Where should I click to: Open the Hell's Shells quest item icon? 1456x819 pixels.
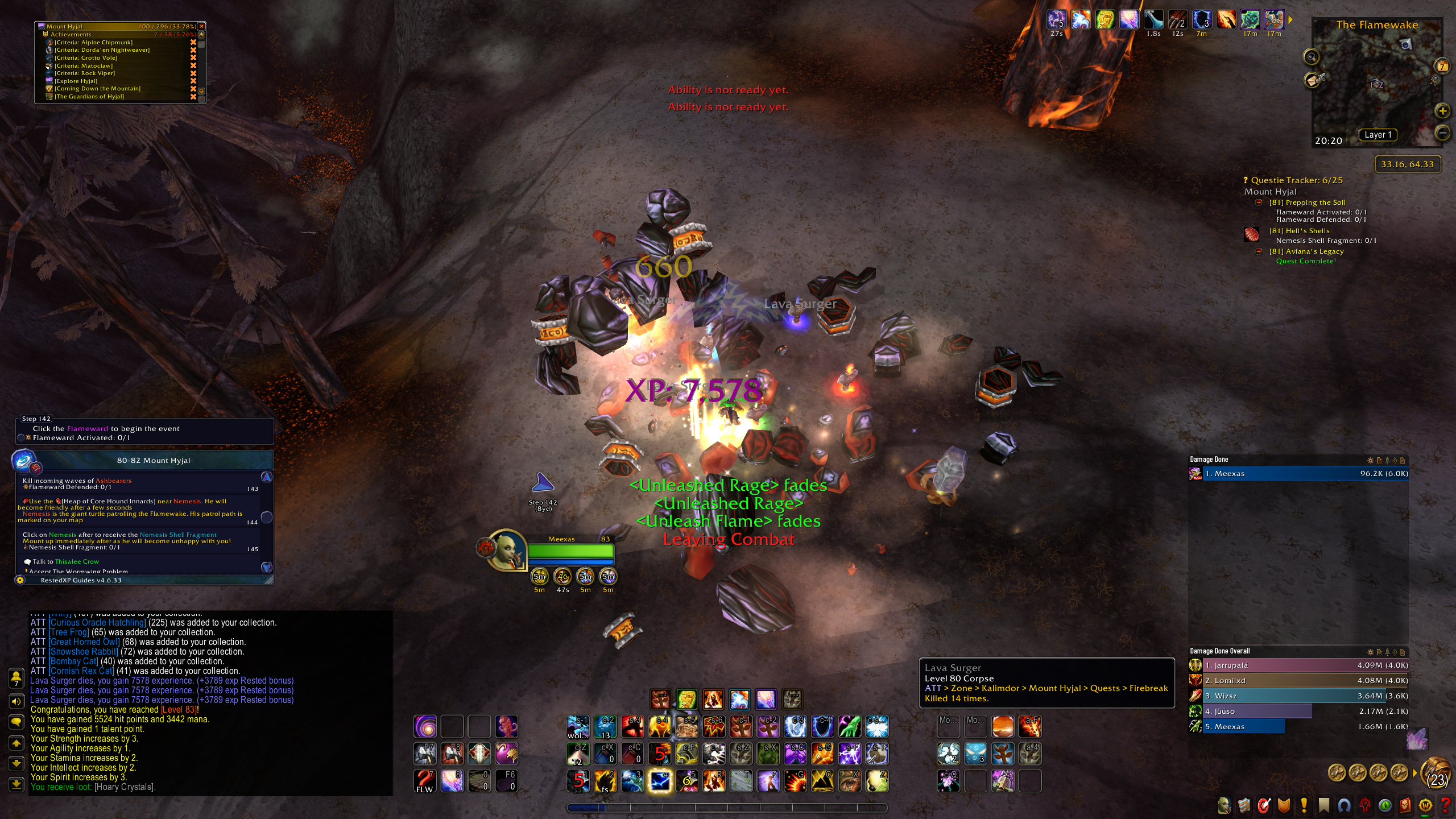pyautogui.click(x=1251, y=234)
